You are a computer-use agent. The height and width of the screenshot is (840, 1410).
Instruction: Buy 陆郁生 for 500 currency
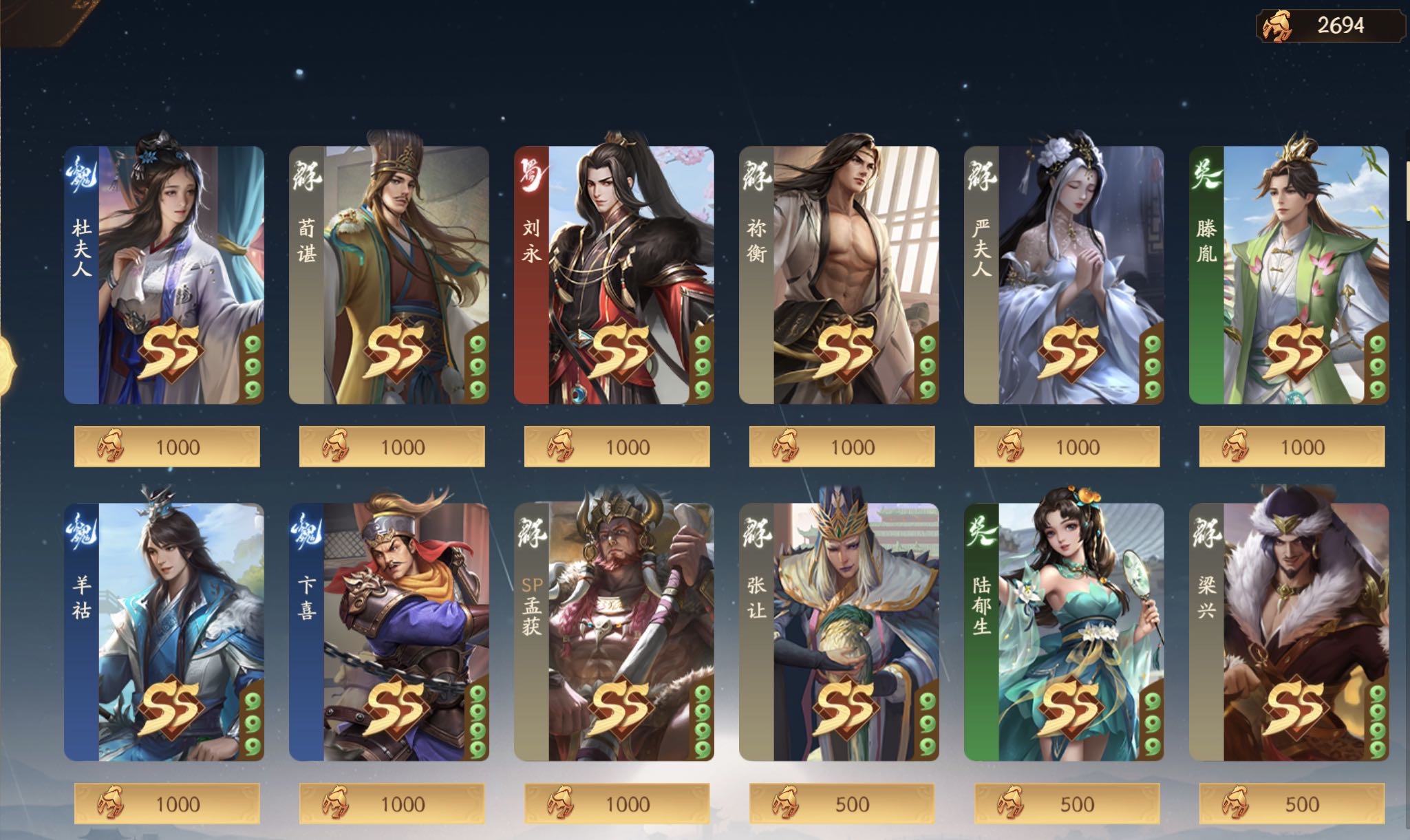[1067, 804]
